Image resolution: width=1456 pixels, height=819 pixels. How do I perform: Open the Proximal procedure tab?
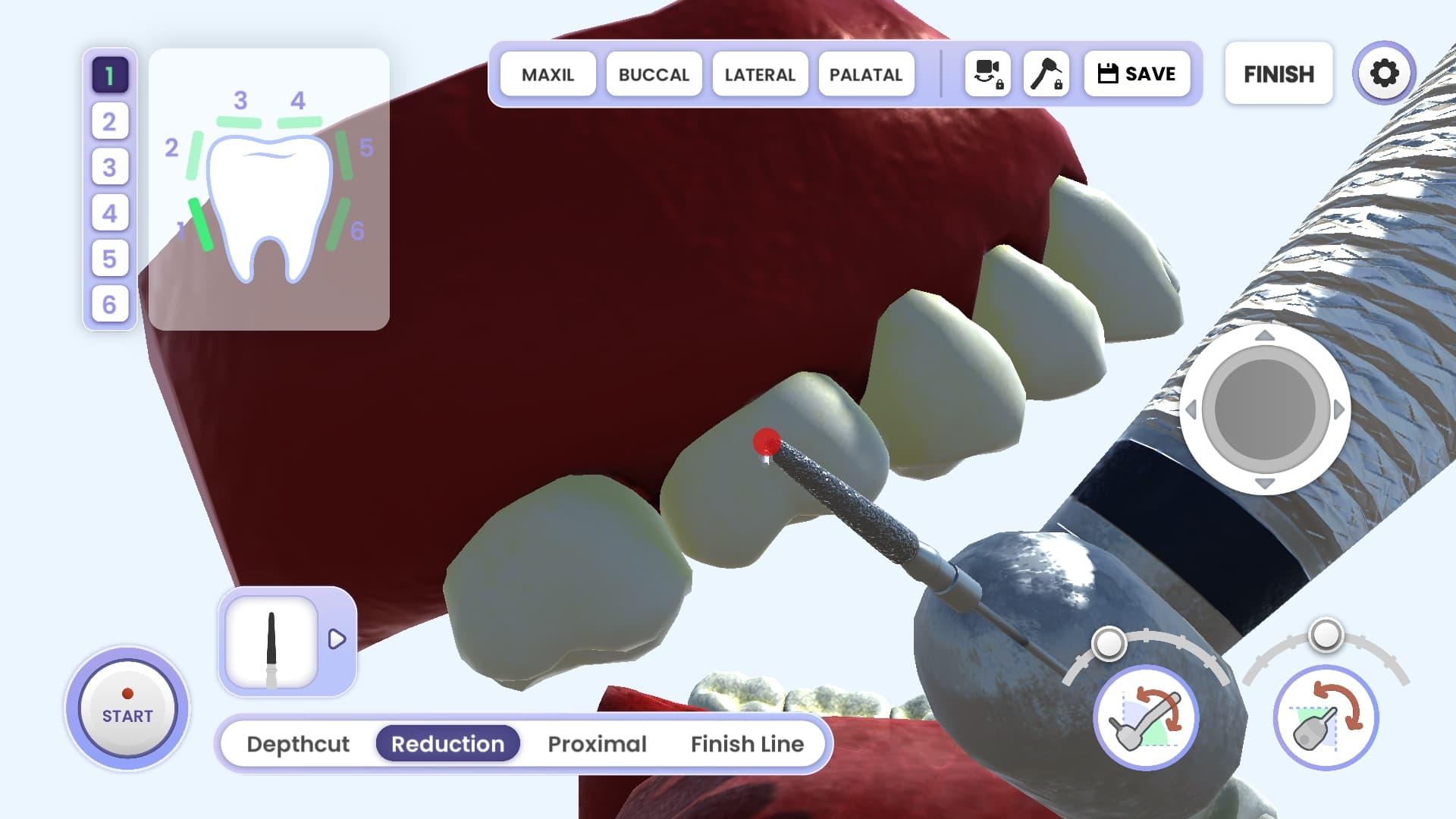597,744
